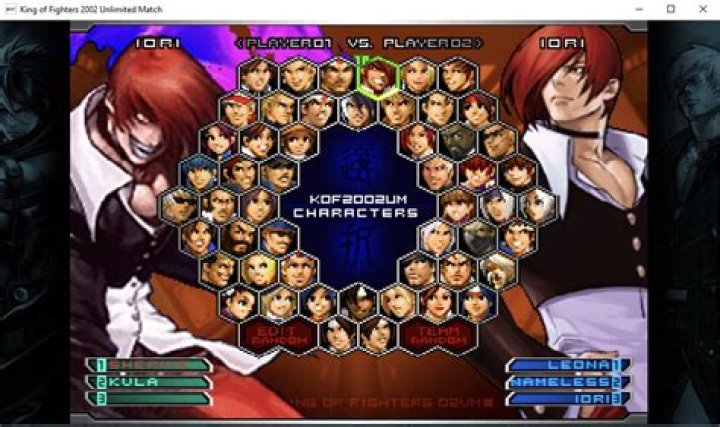
Task: Choose the Team Random hexagon
Action: 437,334
